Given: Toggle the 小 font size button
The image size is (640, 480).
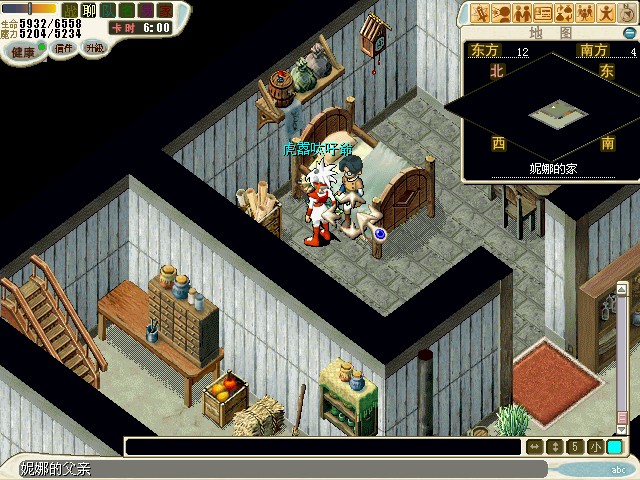Looking at the screenshot, I should pos(595,447).
